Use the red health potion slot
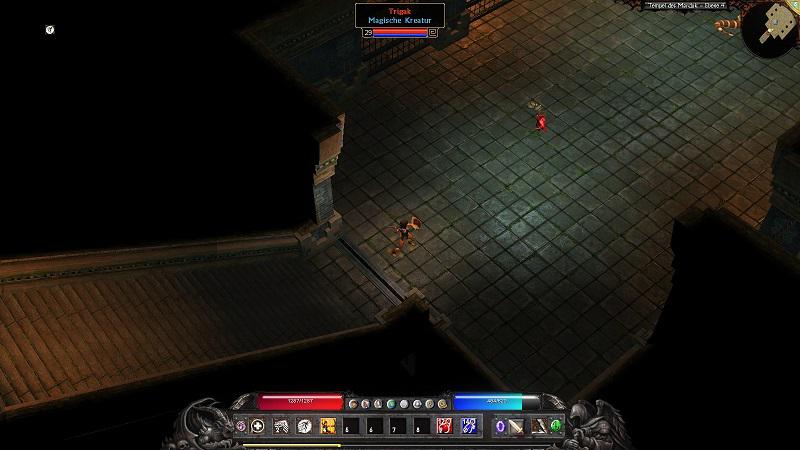The width and height of the screenshot is (800, 450). click(443, 426)
